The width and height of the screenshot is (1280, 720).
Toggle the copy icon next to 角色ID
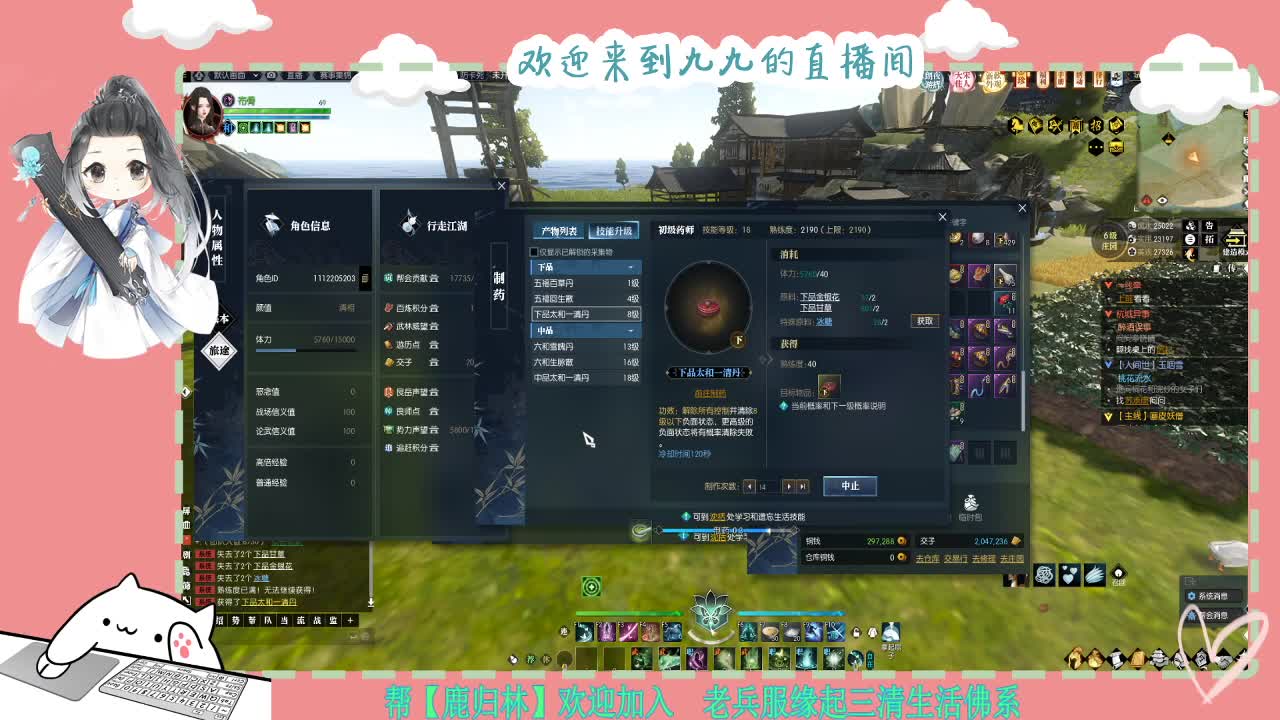[365, 277]
